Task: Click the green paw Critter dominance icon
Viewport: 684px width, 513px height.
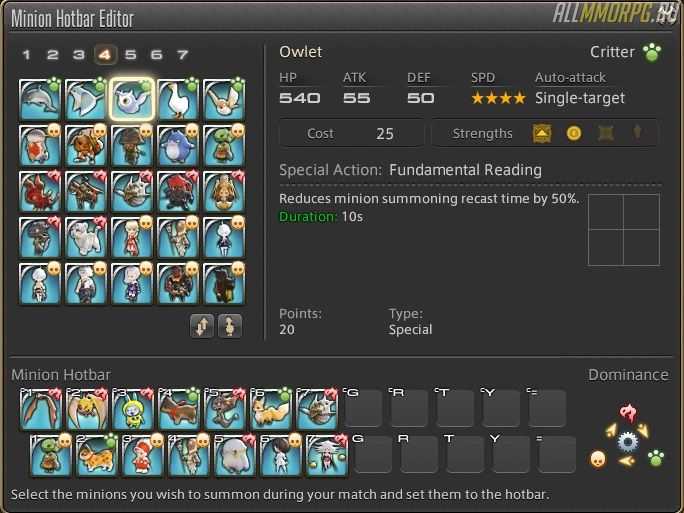Action: [655, 458]
